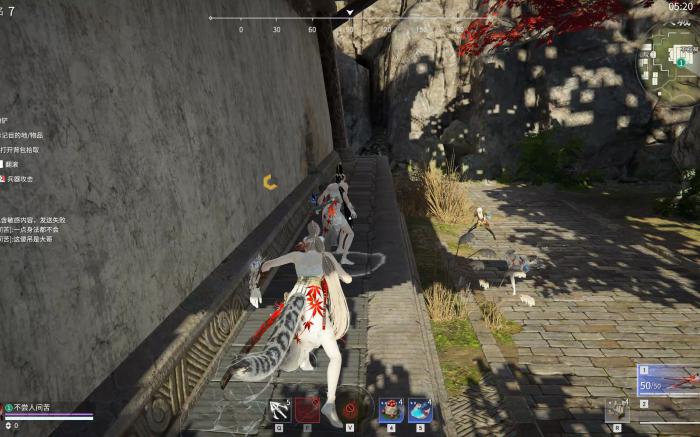Click the repair kit slot near weapon panel

pos(616,409)
